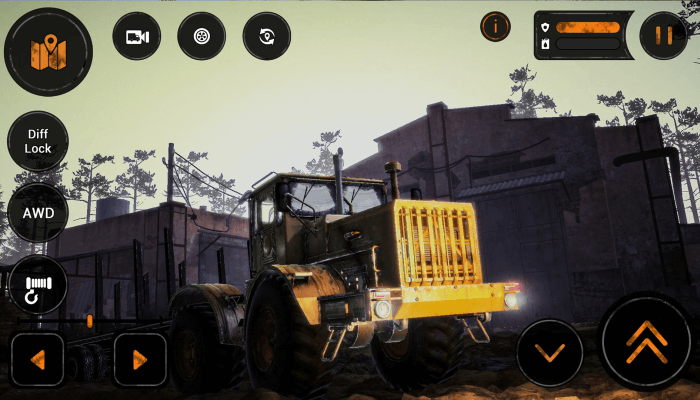The height and width of the screenshot is (400, 700).
Task: Pause the game
Action: (663, 36)
